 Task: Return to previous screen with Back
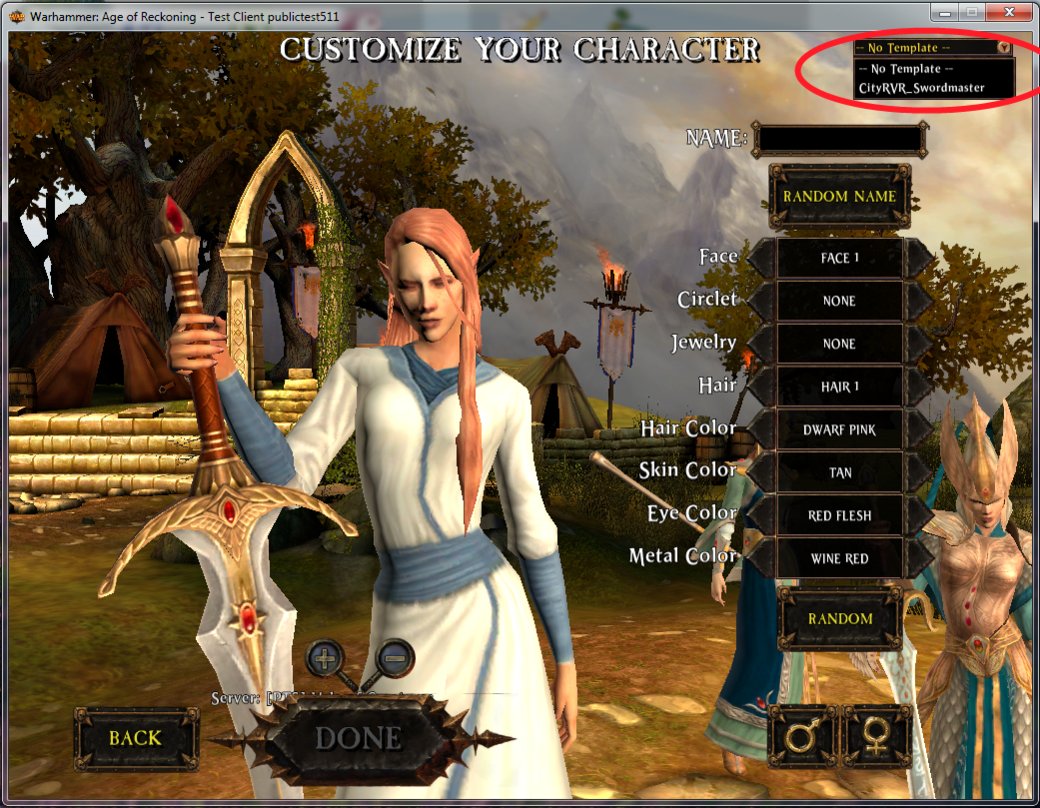136,738
